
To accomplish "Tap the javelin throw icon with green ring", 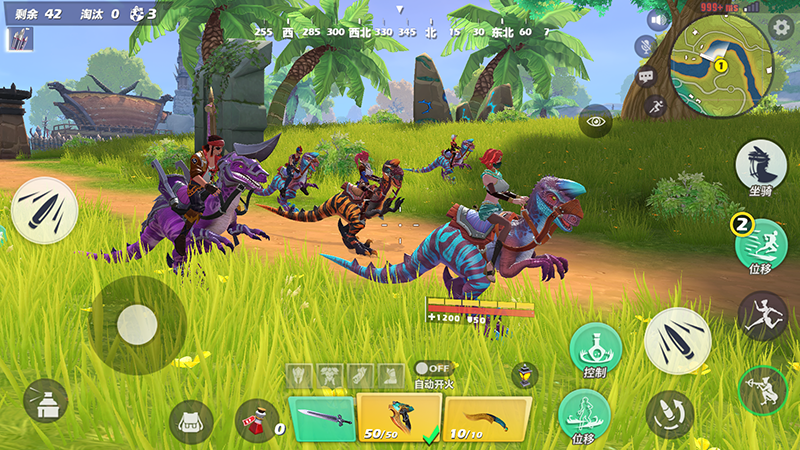I will 762,391.
